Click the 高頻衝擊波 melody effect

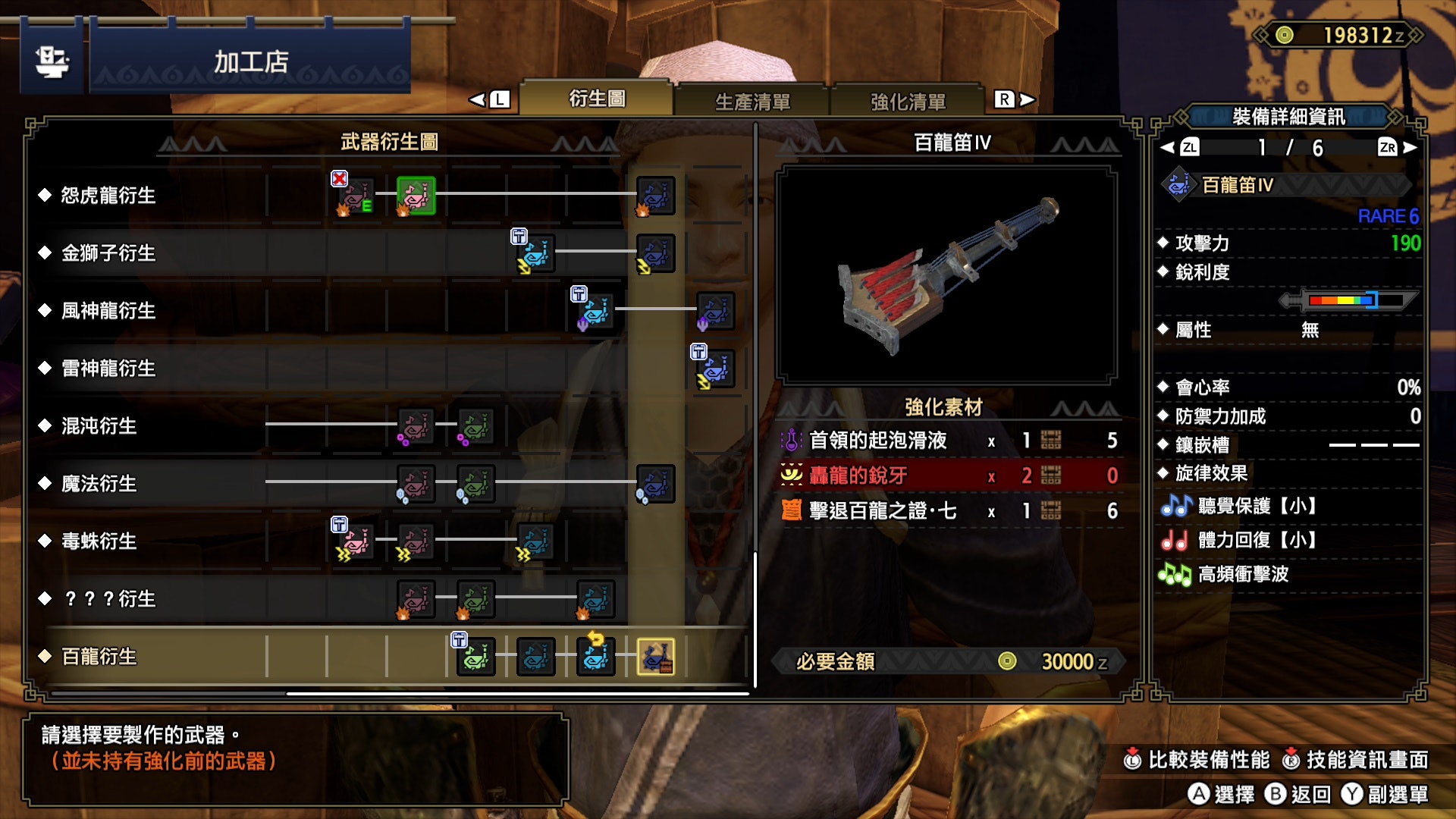[x=1242, y=574]
